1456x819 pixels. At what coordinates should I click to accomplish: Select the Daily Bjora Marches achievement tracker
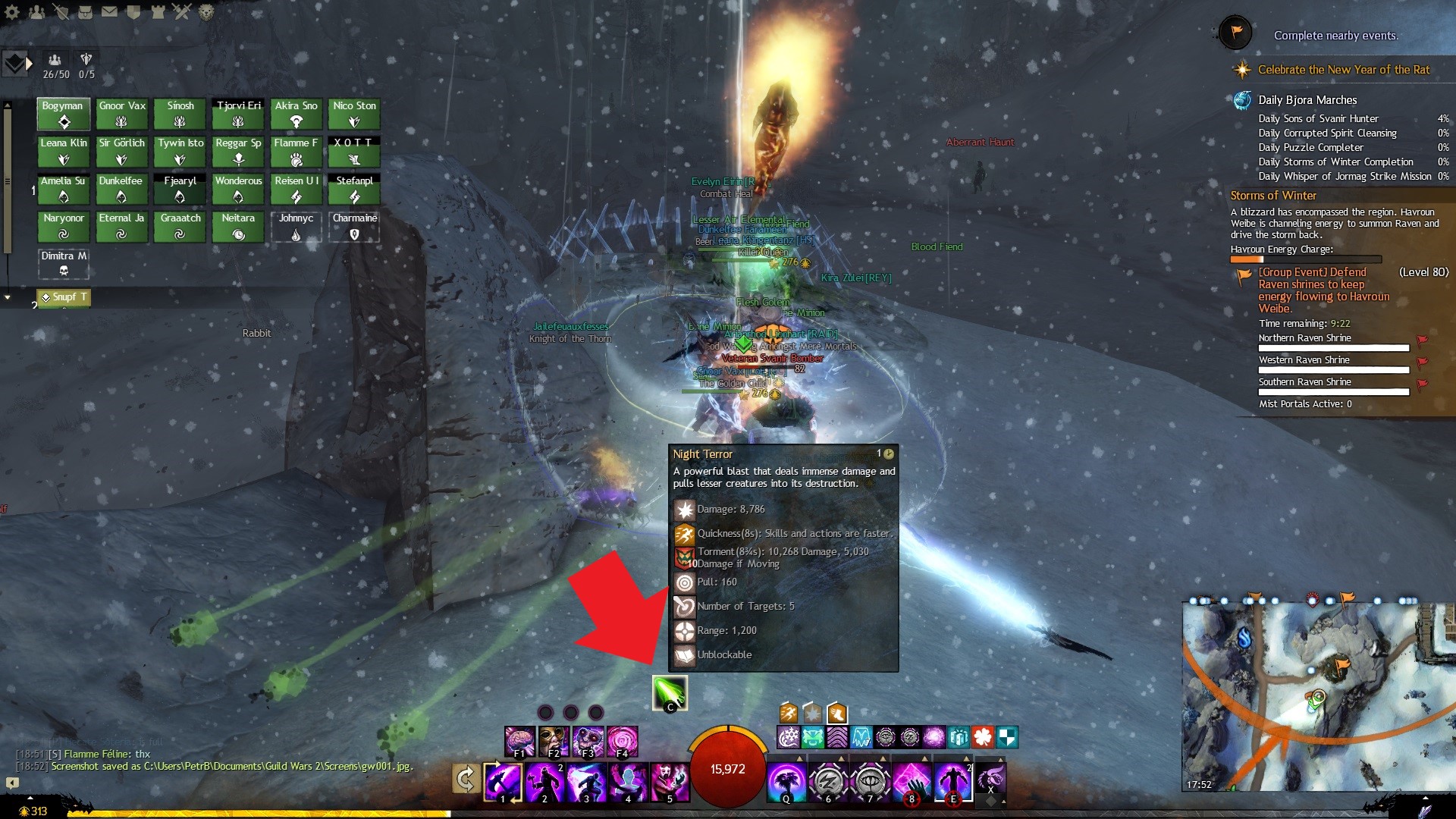1307,100
